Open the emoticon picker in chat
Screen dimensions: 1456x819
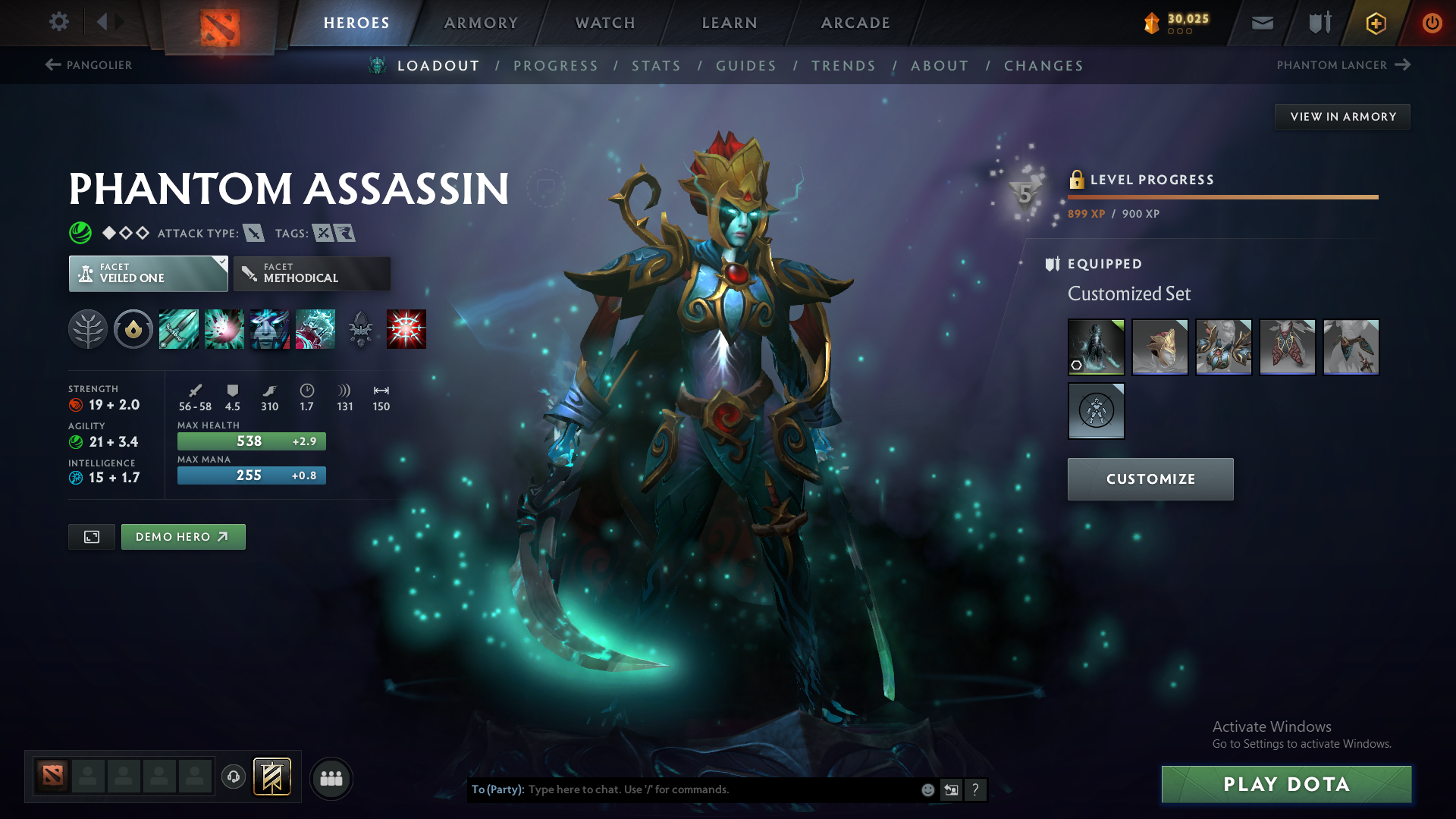coord(927,789)
